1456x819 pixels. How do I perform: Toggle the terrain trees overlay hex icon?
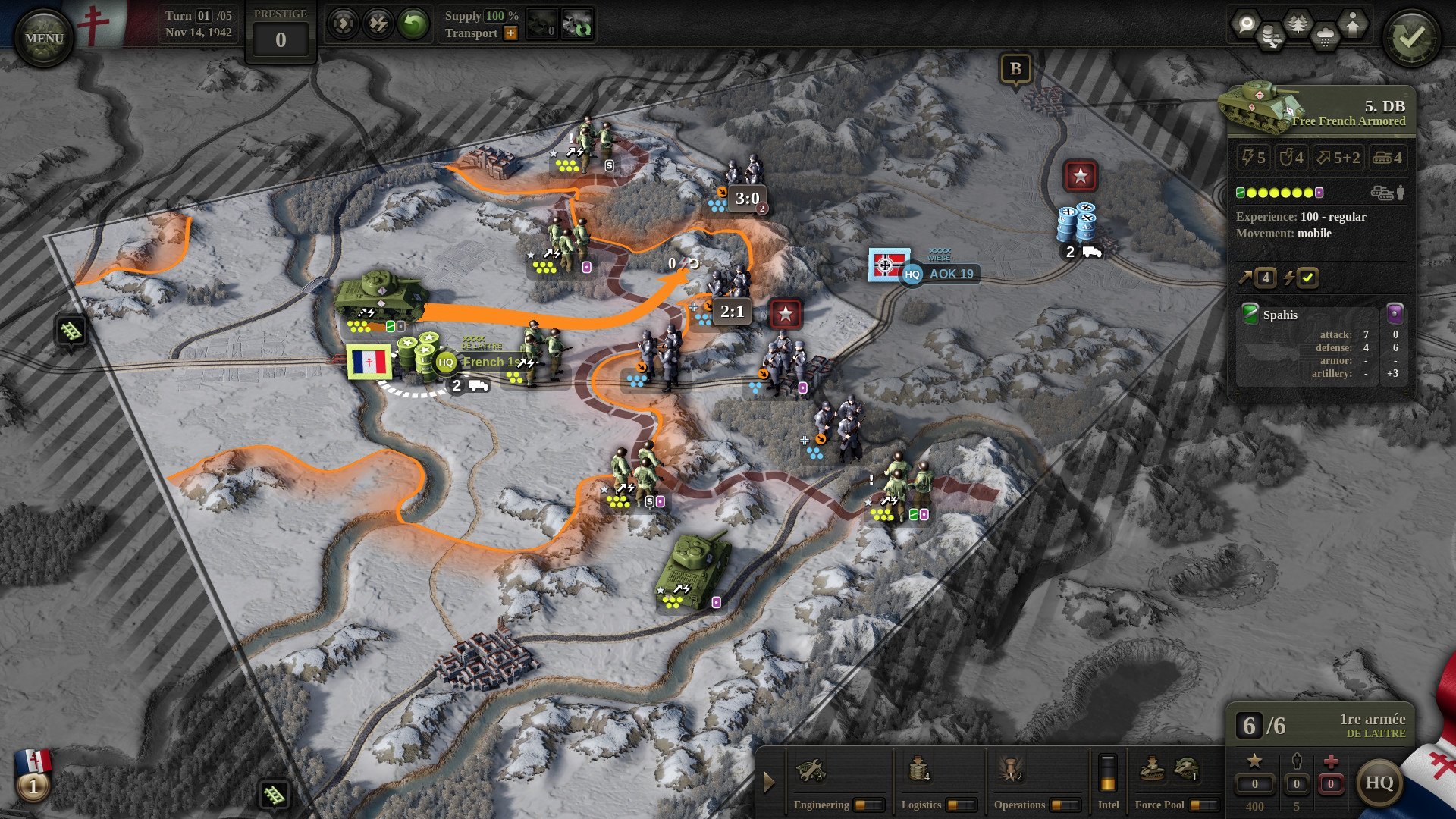[1298, 24]
